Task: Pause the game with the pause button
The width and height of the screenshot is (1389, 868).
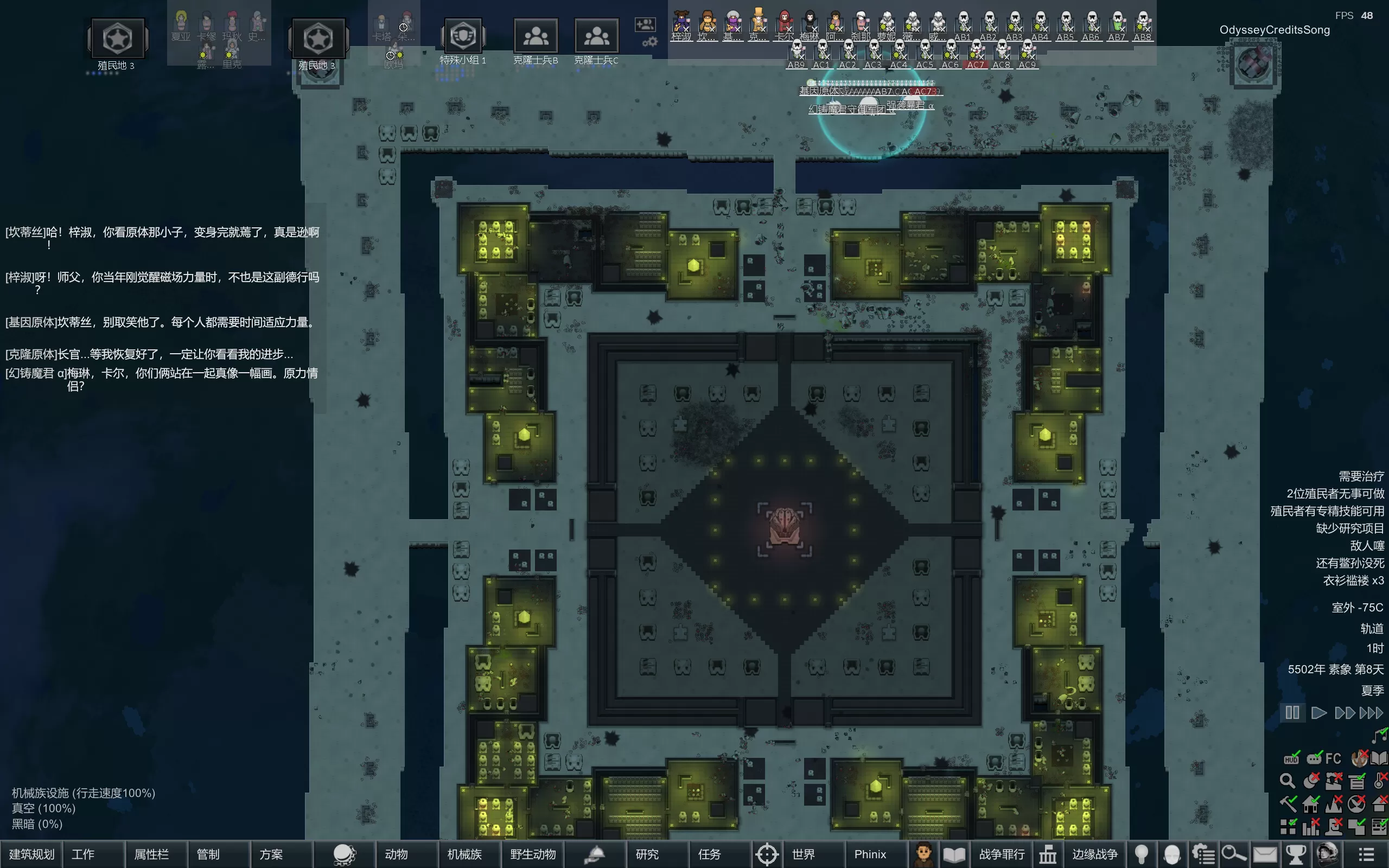Action: click(1292, 713)
